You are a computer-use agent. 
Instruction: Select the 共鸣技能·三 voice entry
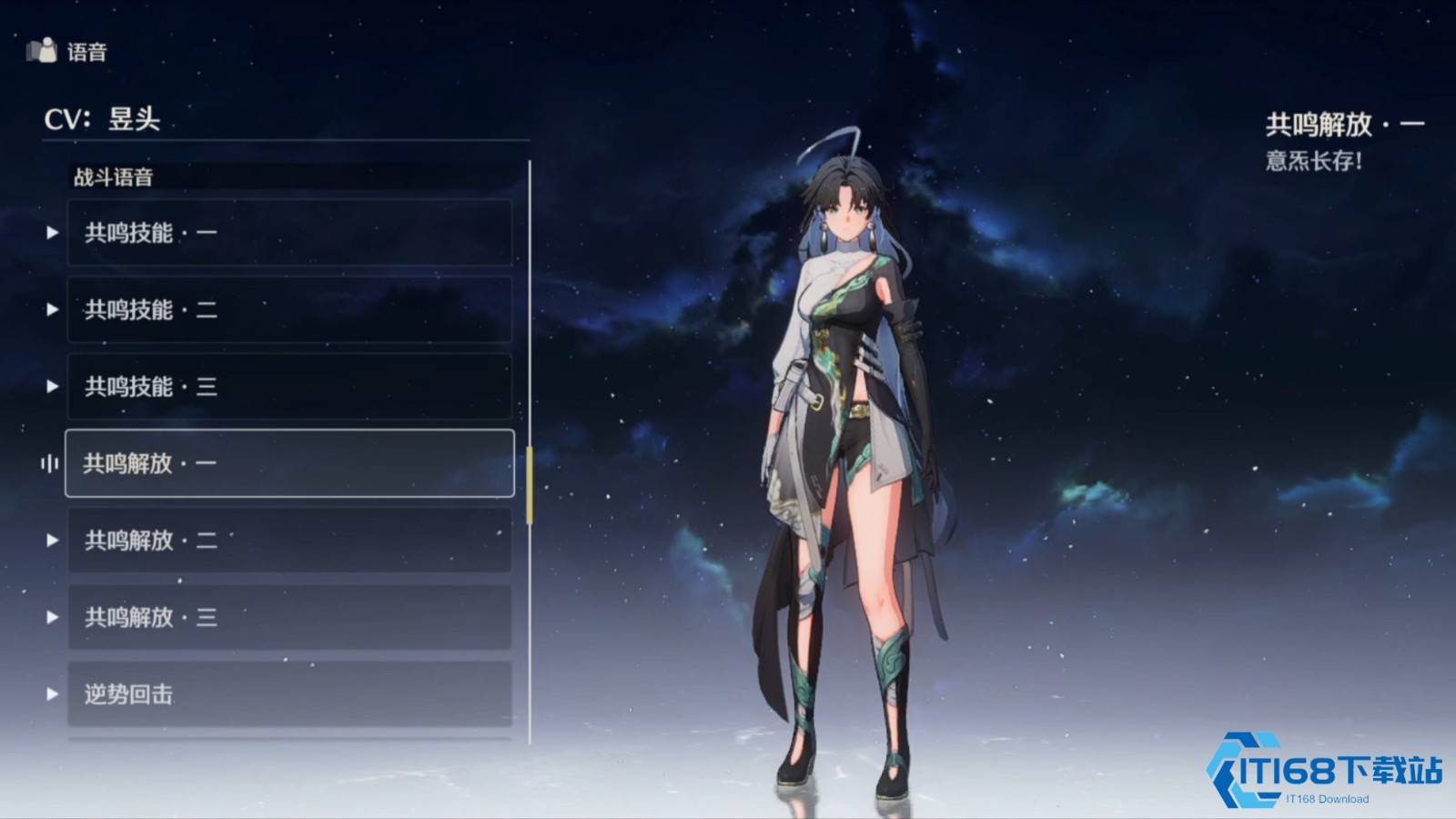click(x=289, y=387)
